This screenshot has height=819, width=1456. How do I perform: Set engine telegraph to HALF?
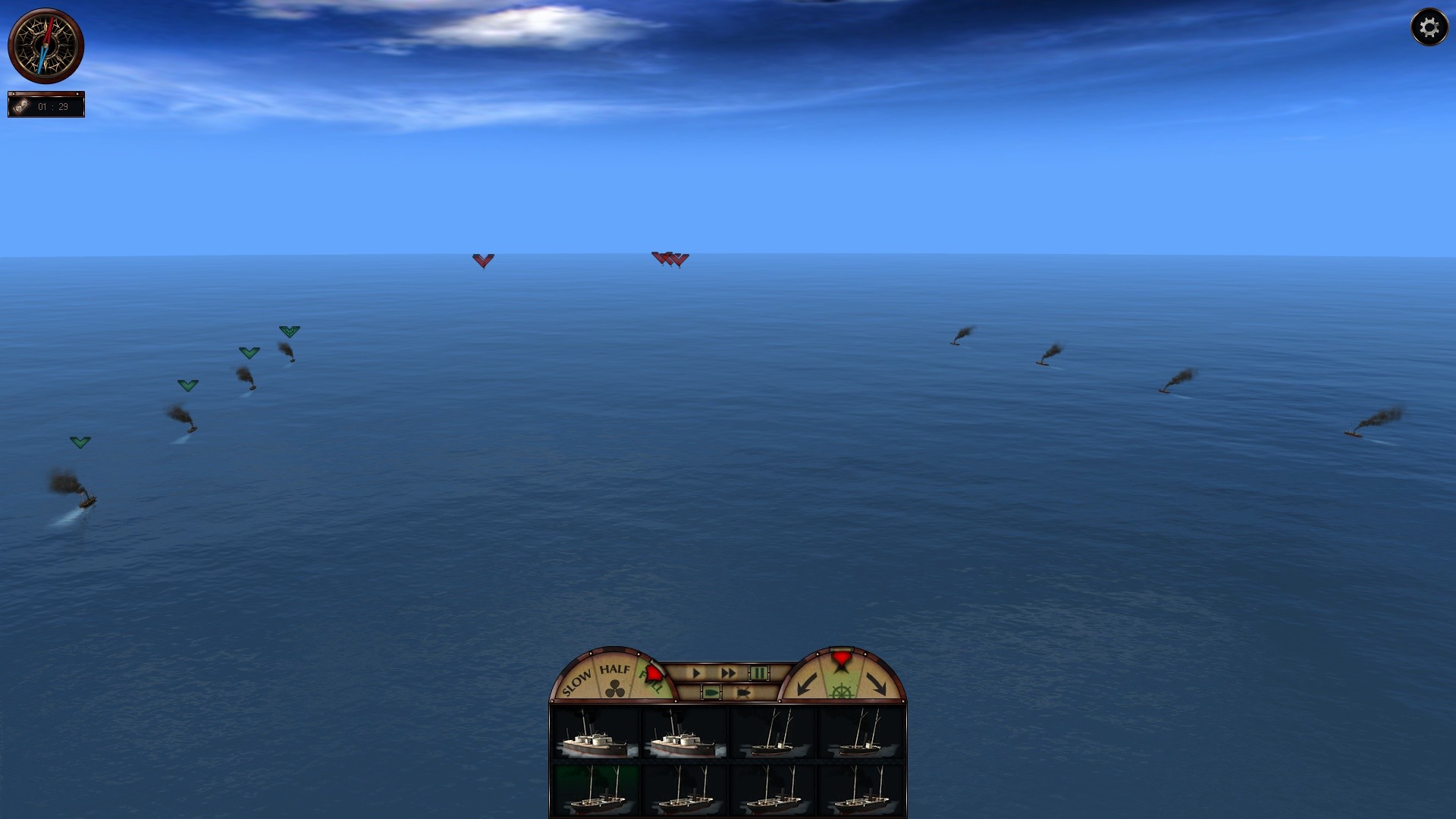pyautogui.click(x=615, y=669)
